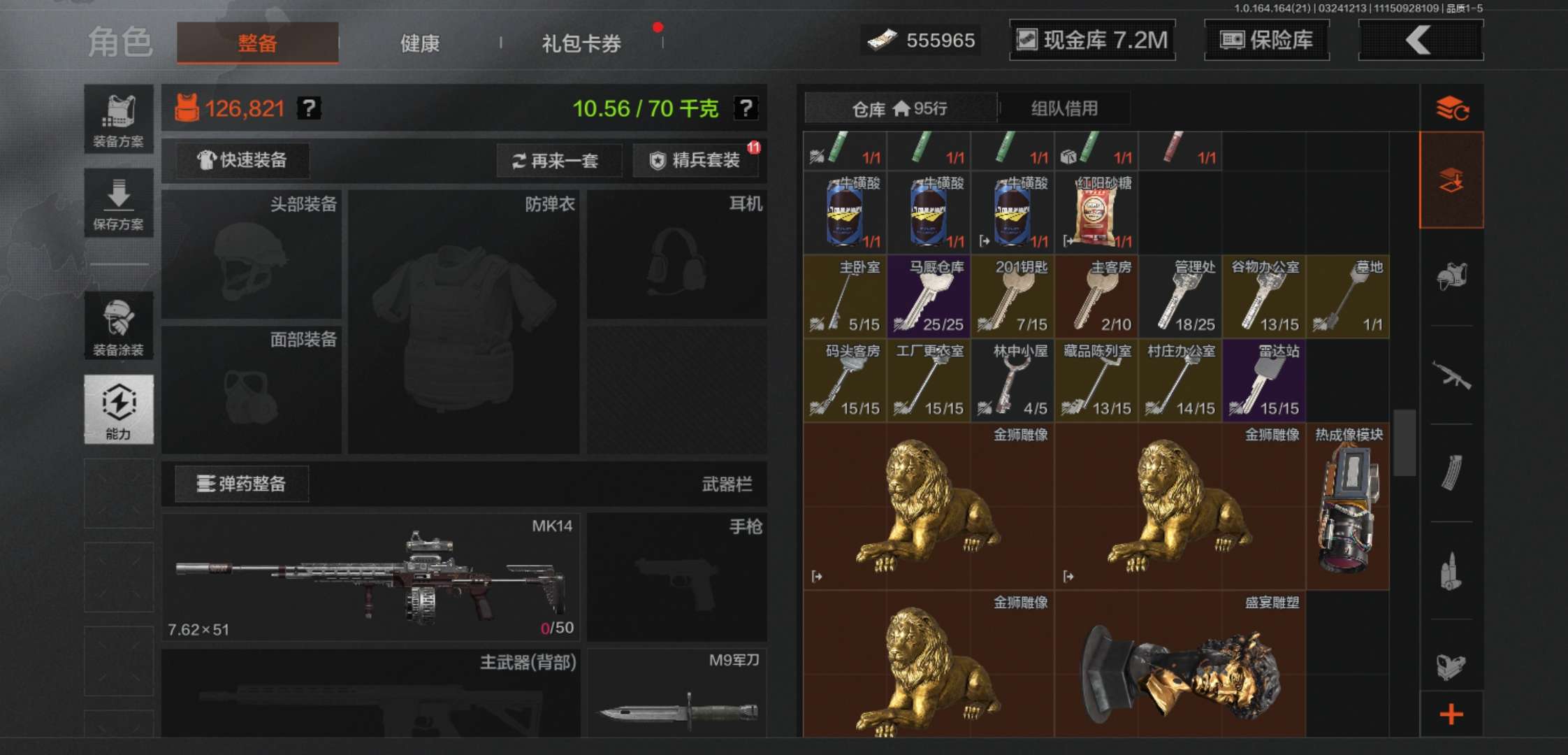Click the currency ticket icon beside 555965
The image size is (1568, 755).
tap(883, 41)
